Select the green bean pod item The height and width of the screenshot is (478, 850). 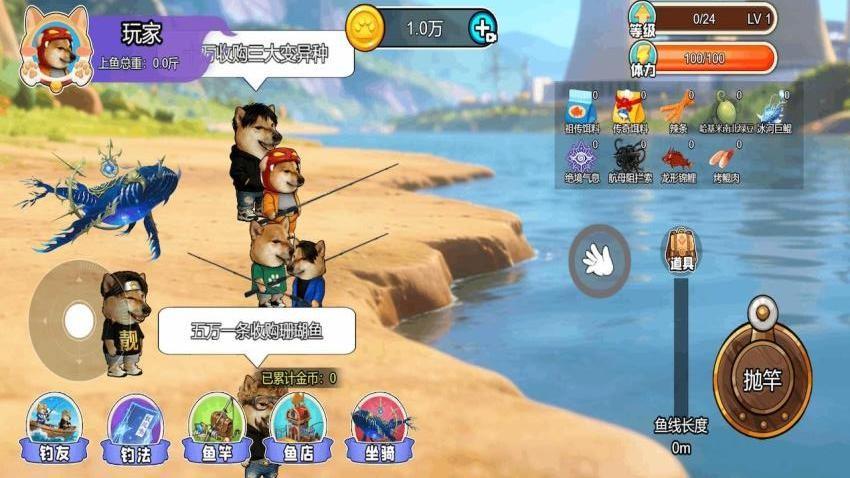coord(726,110)
